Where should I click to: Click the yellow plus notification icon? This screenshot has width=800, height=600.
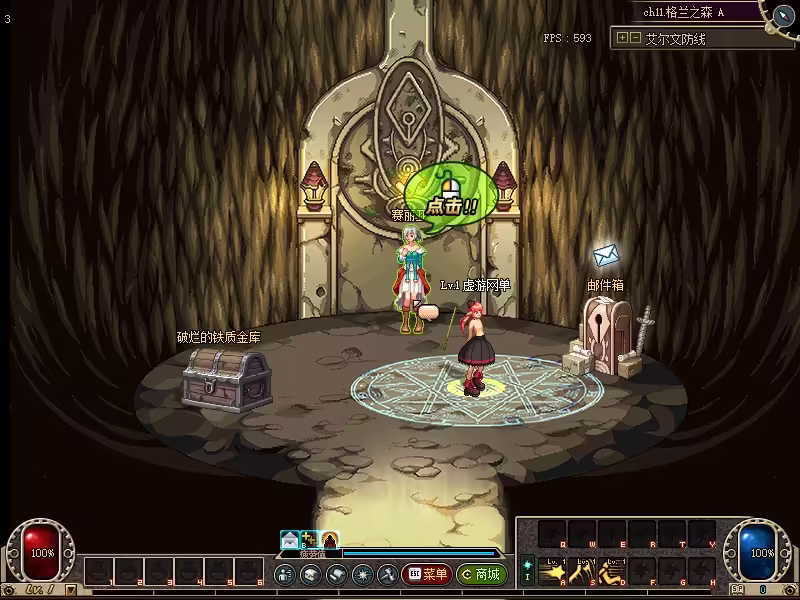310,539
